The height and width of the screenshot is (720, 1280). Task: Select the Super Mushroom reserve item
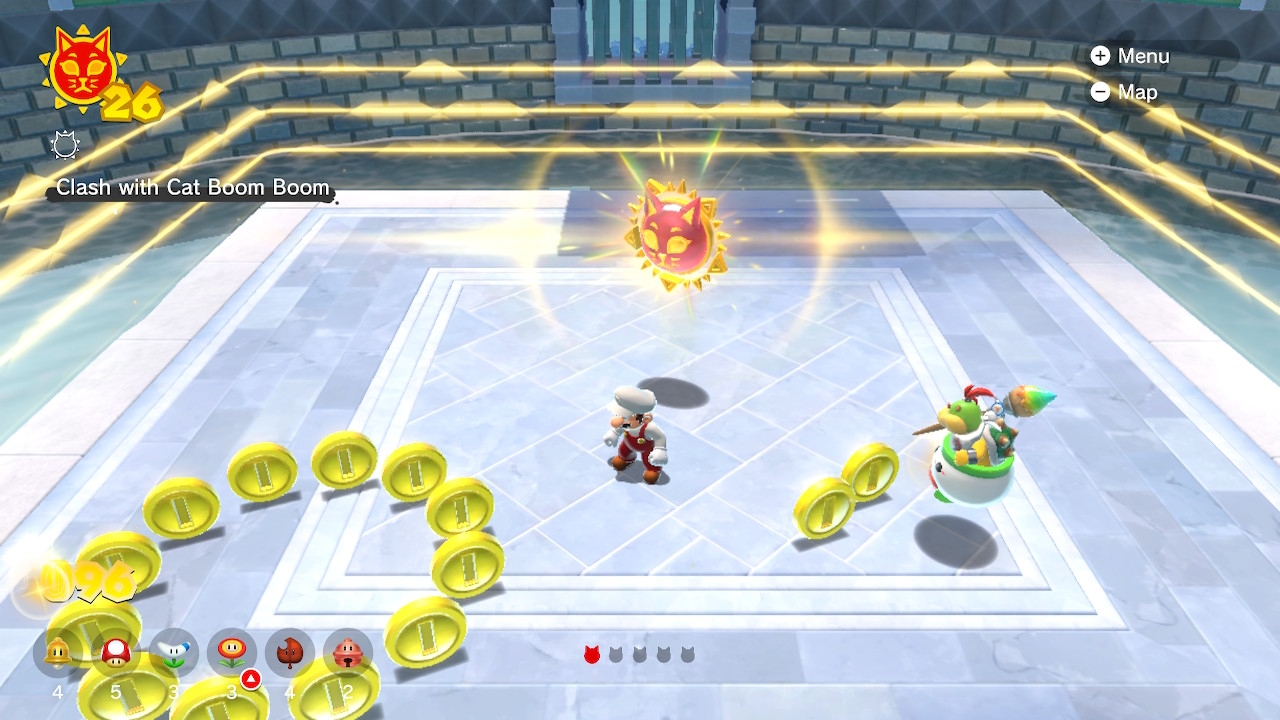click(x=116, y=653)
